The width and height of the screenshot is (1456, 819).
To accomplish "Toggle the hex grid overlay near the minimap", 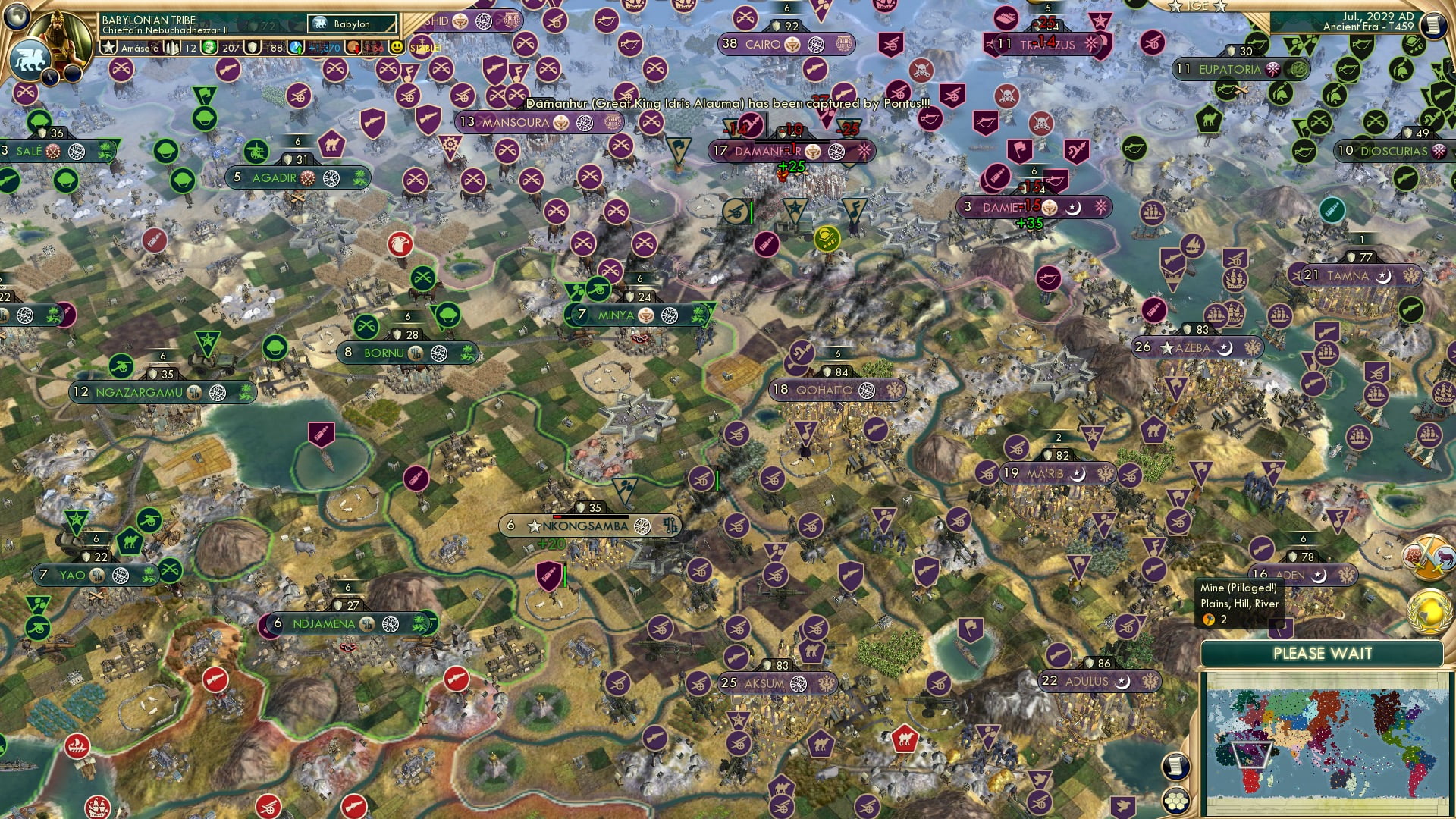I will 1176,799.
